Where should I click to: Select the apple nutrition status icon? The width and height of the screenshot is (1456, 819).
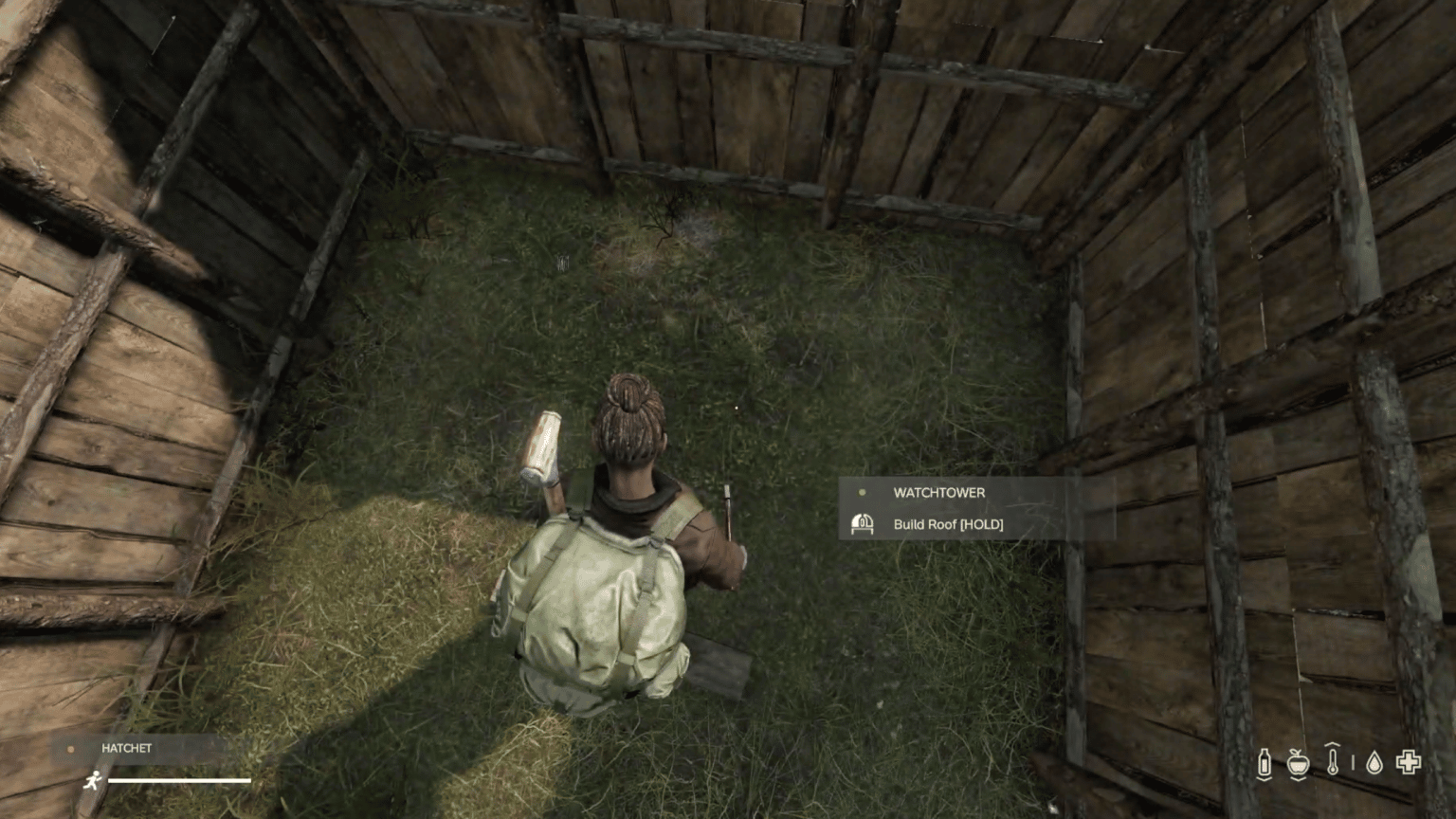[1298, 762]
